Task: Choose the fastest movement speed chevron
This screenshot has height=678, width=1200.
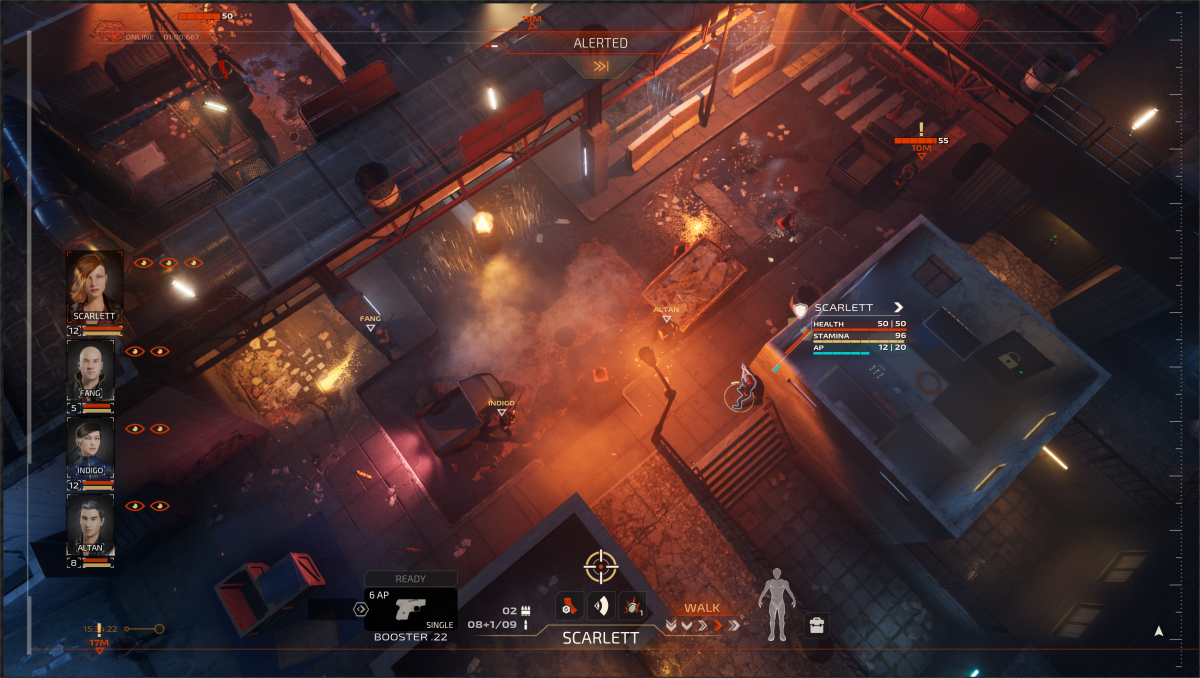Action: tap(735, 626)
